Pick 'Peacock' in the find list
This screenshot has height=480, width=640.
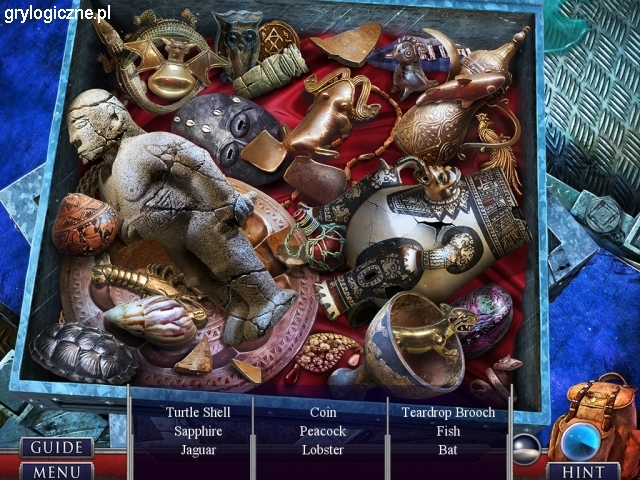tap(323, 431)
